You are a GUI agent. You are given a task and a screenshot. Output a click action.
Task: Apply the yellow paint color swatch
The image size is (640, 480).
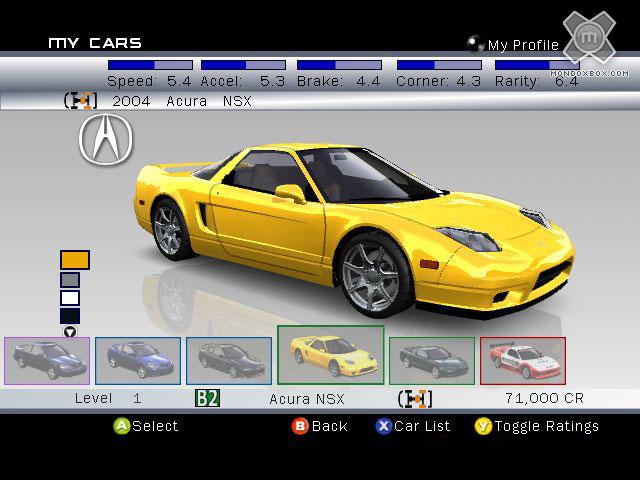74,260
